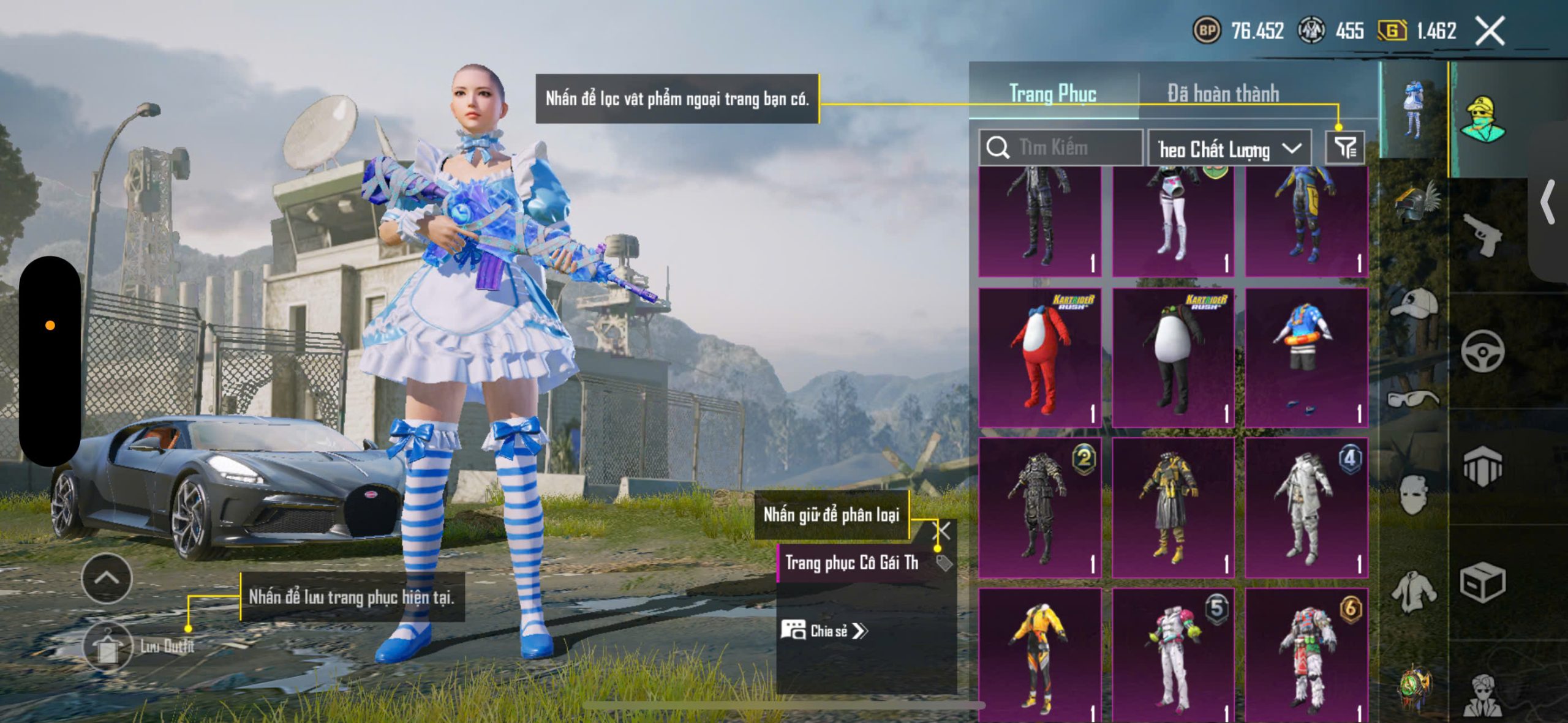The width and height of the screenshot is (1568, 723).
Task: Open the Đã hoàn thành tab
Action: click(1223, 94)
